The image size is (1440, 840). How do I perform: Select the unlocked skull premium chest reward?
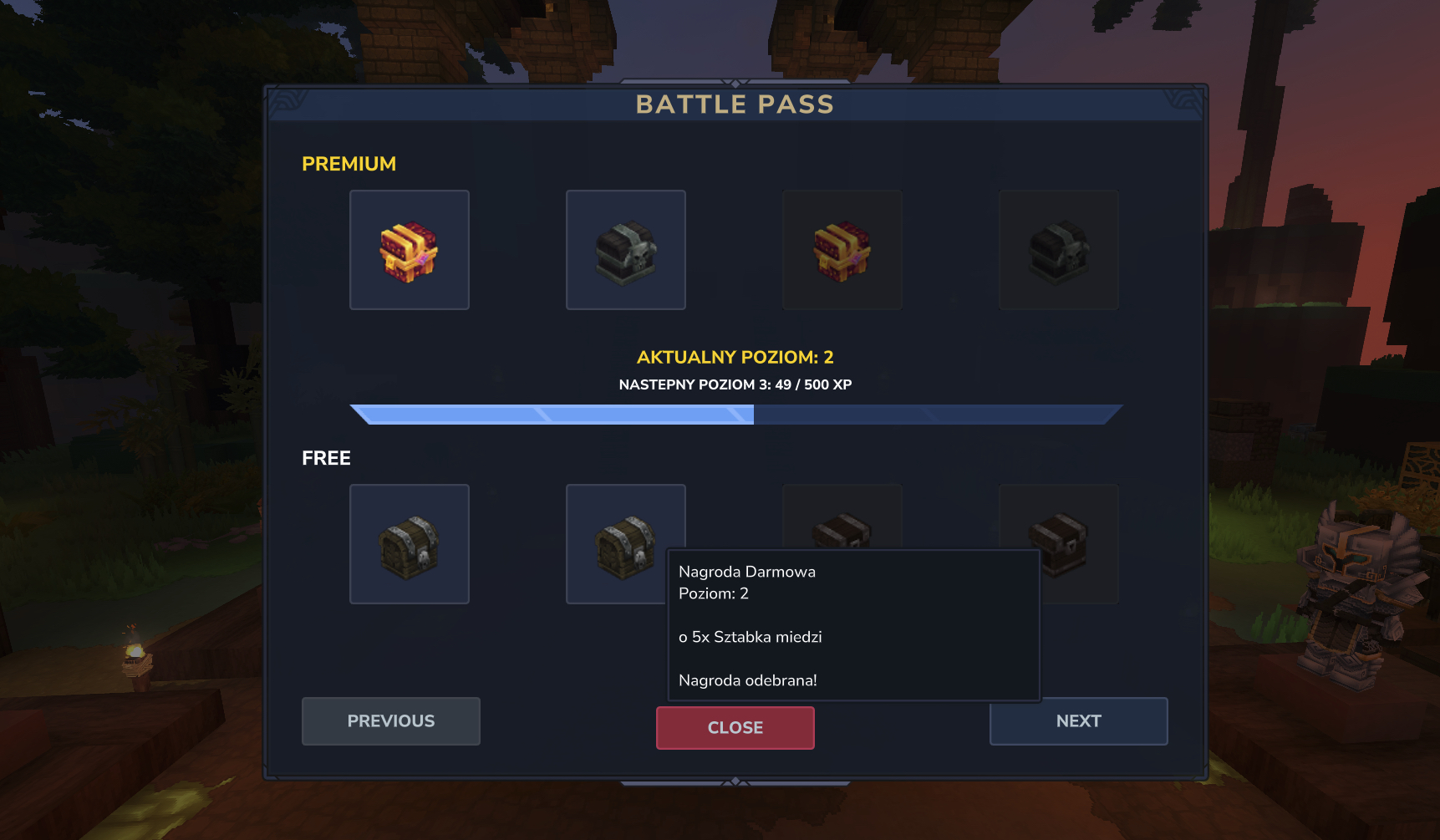pyautogui.click(x=625, y=250)
